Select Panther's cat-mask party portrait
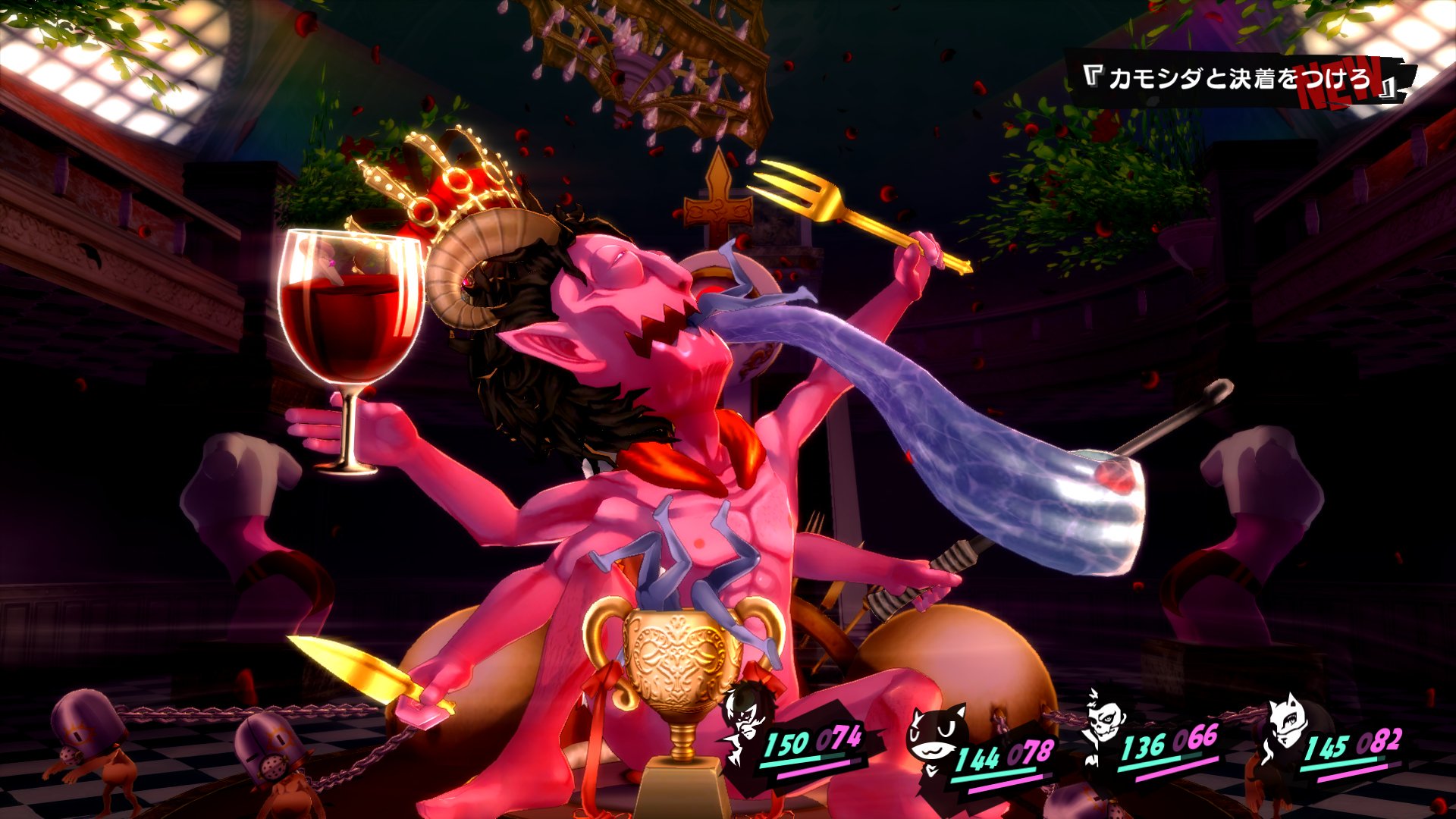The height and width of the screenshot is (819, 1456). point(1286,723)
